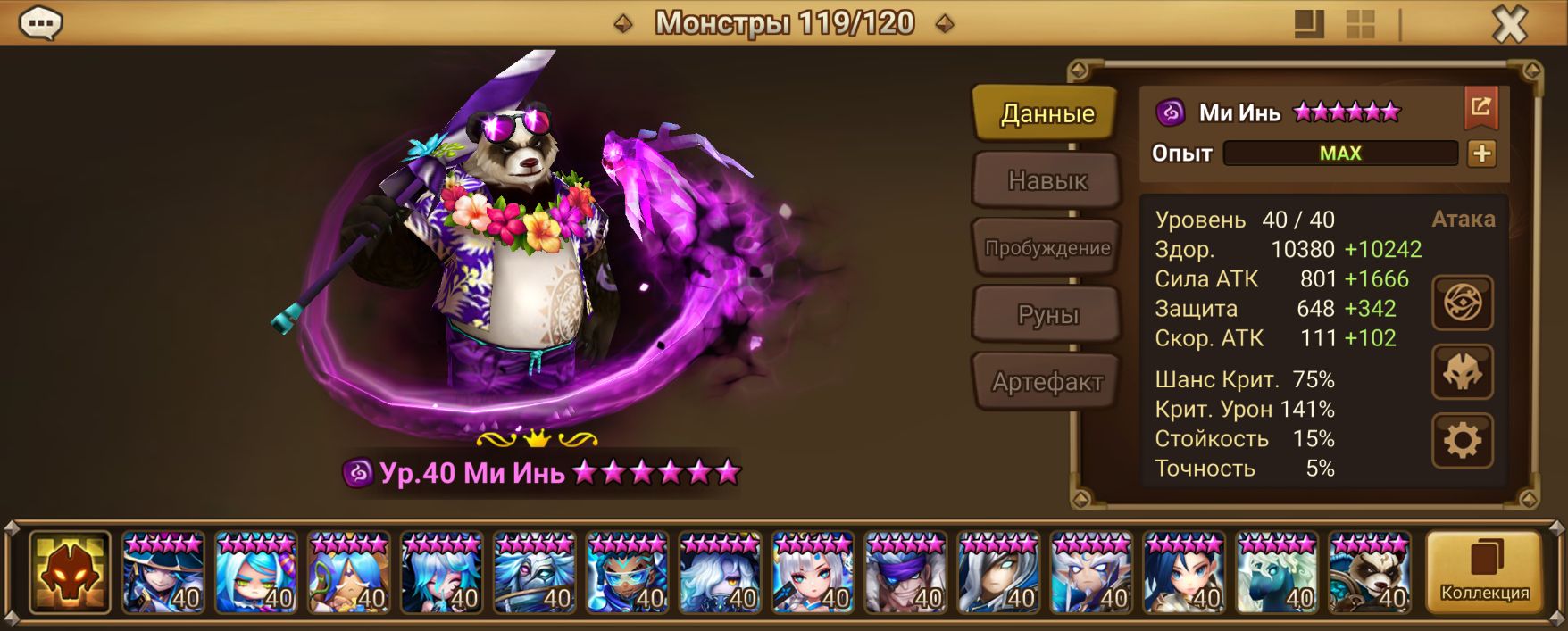Click the plus button beside Опыт bar
This screenshot has height=631, width=1568.
1481,154
